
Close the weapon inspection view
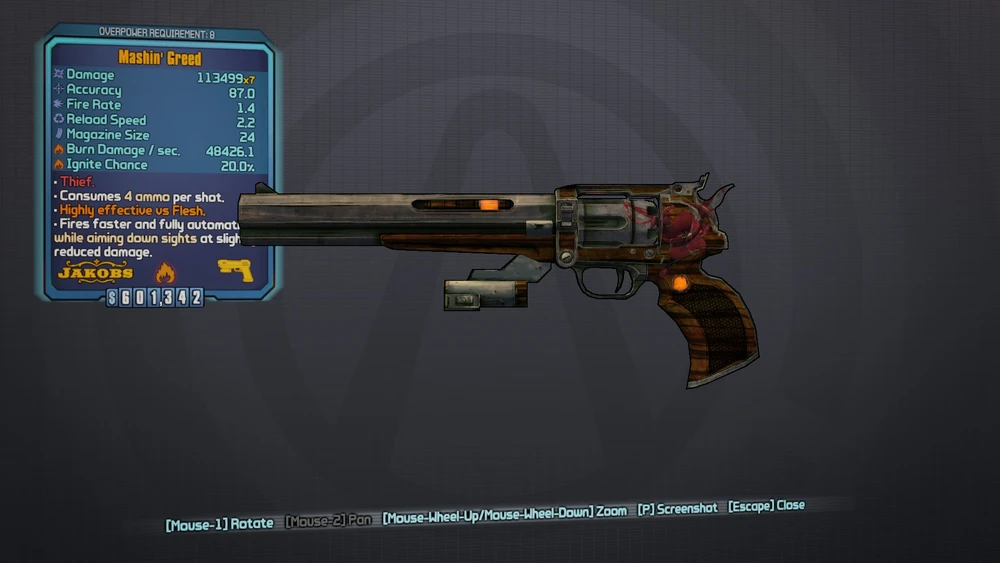tap(766, 506)
